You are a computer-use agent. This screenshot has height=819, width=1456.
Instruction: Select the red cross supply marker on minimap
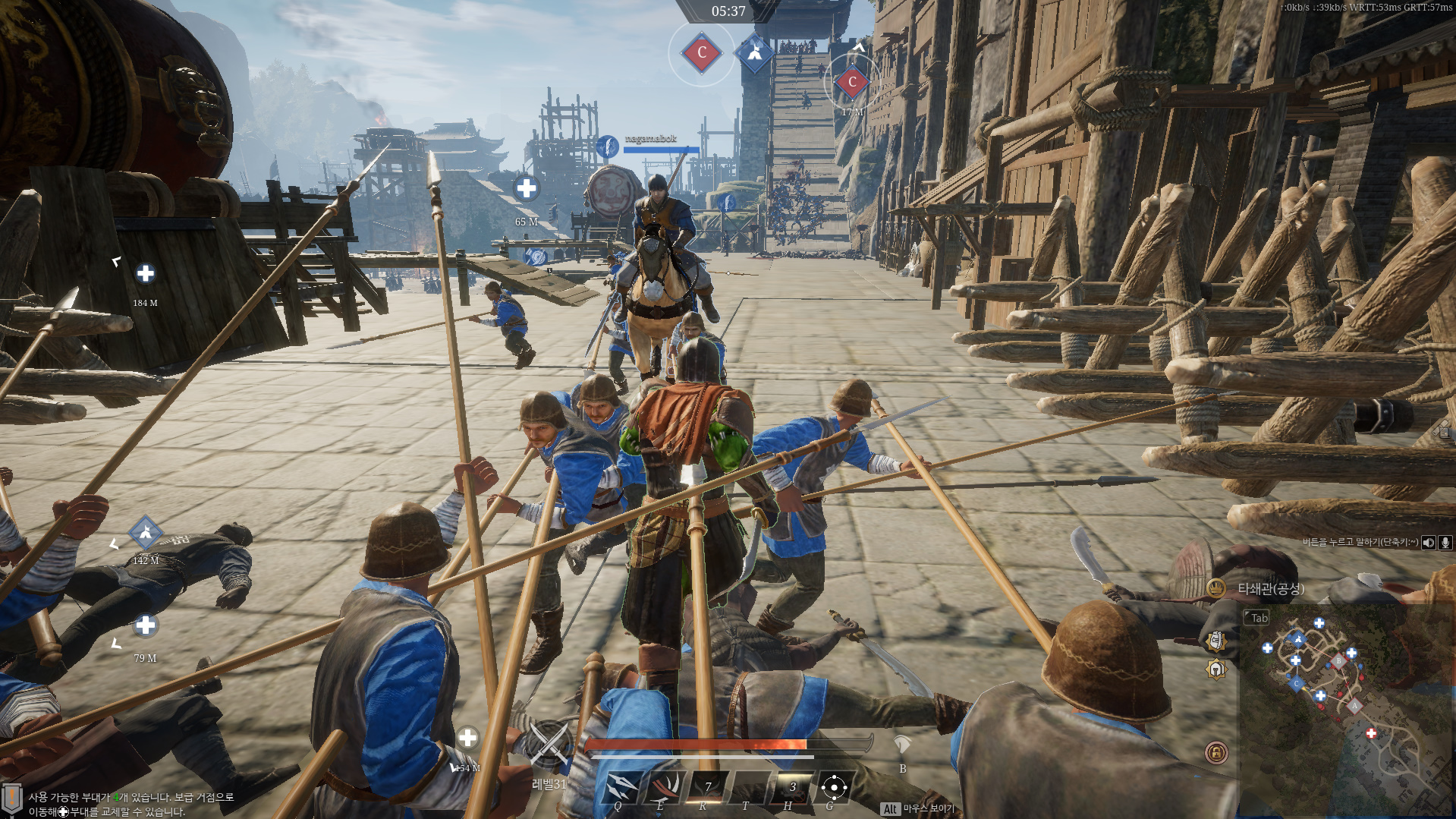(1370, 733)
